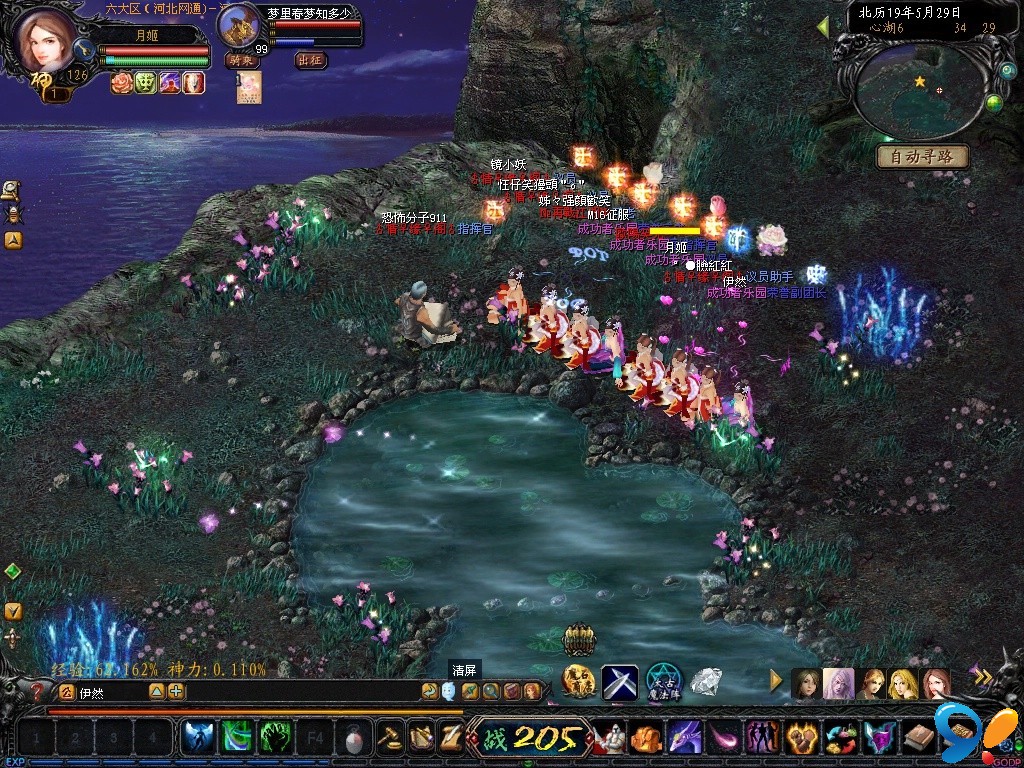Screen dimensions: 1024x768
Task: Click the 骑乘 mount button
Action: tap(242, 60)
